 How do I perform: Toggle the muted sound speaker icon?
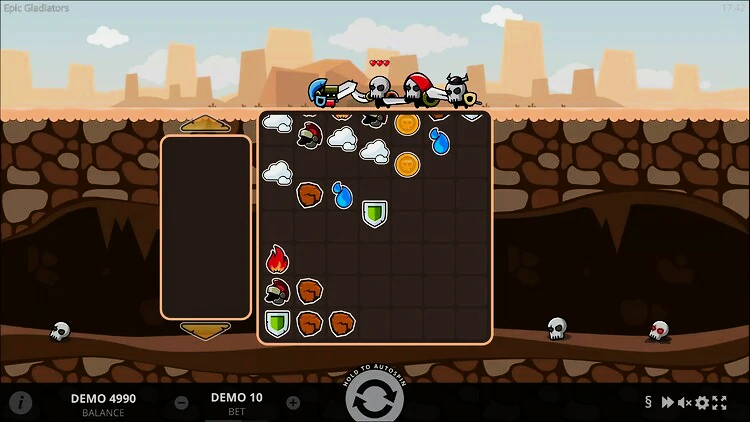tap(685, 403)
